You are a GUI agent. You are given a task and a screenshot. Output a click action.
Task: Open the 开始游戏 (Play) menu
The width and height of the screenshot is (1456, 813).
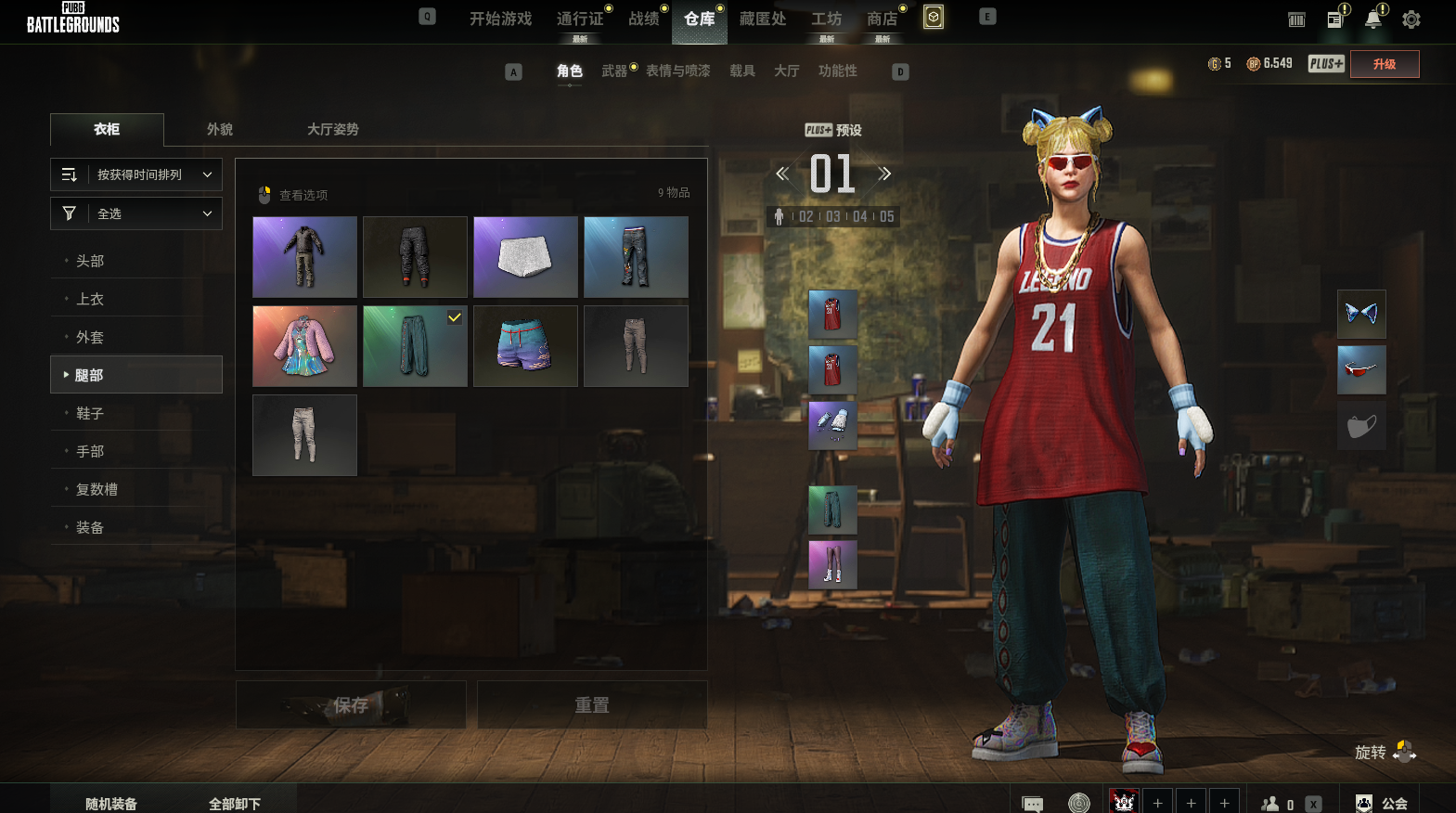click(500, 19)
